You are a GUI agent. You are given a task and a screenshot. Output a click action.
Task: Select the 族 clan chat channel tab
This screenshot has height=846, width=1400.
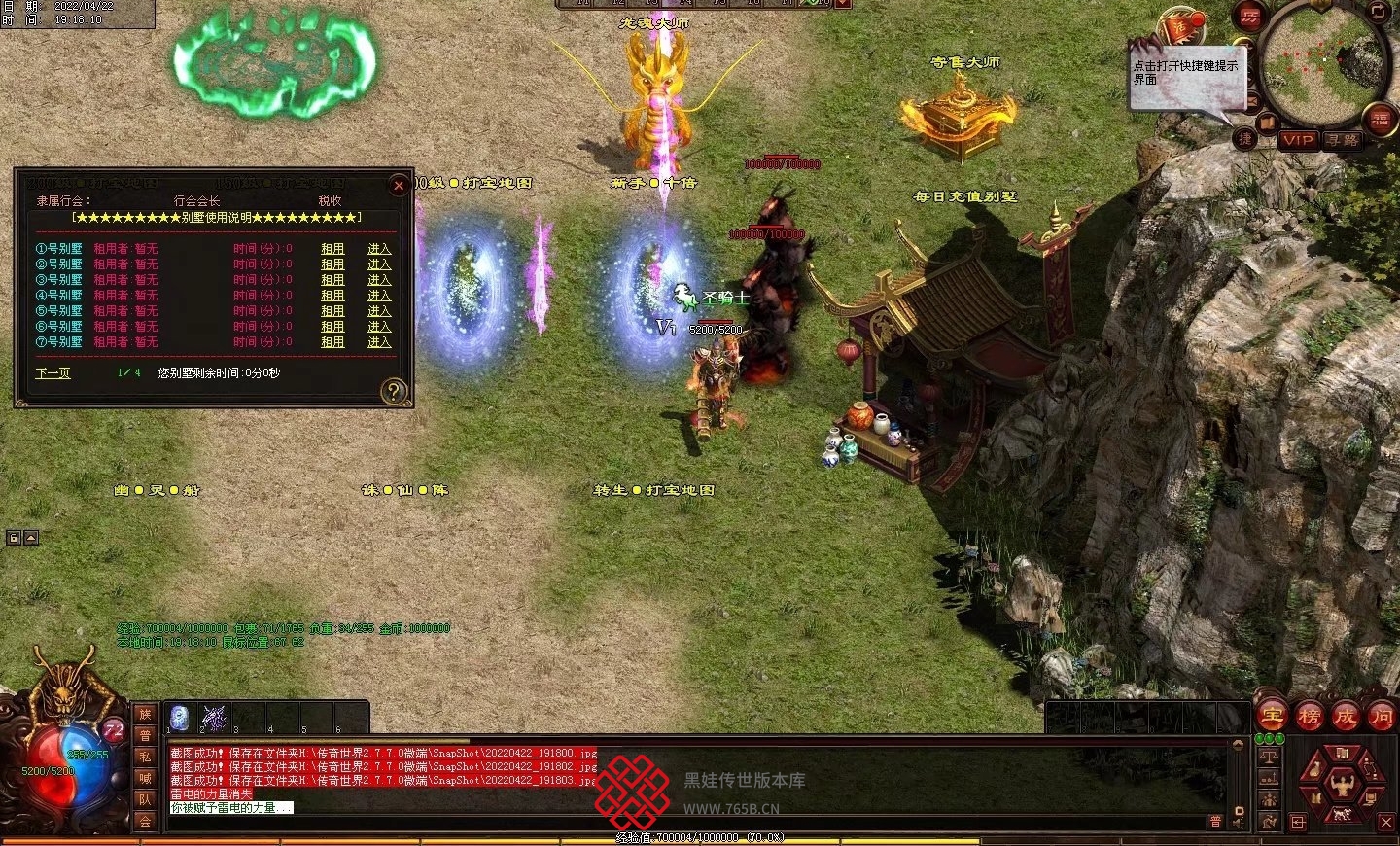pos(145,715)
